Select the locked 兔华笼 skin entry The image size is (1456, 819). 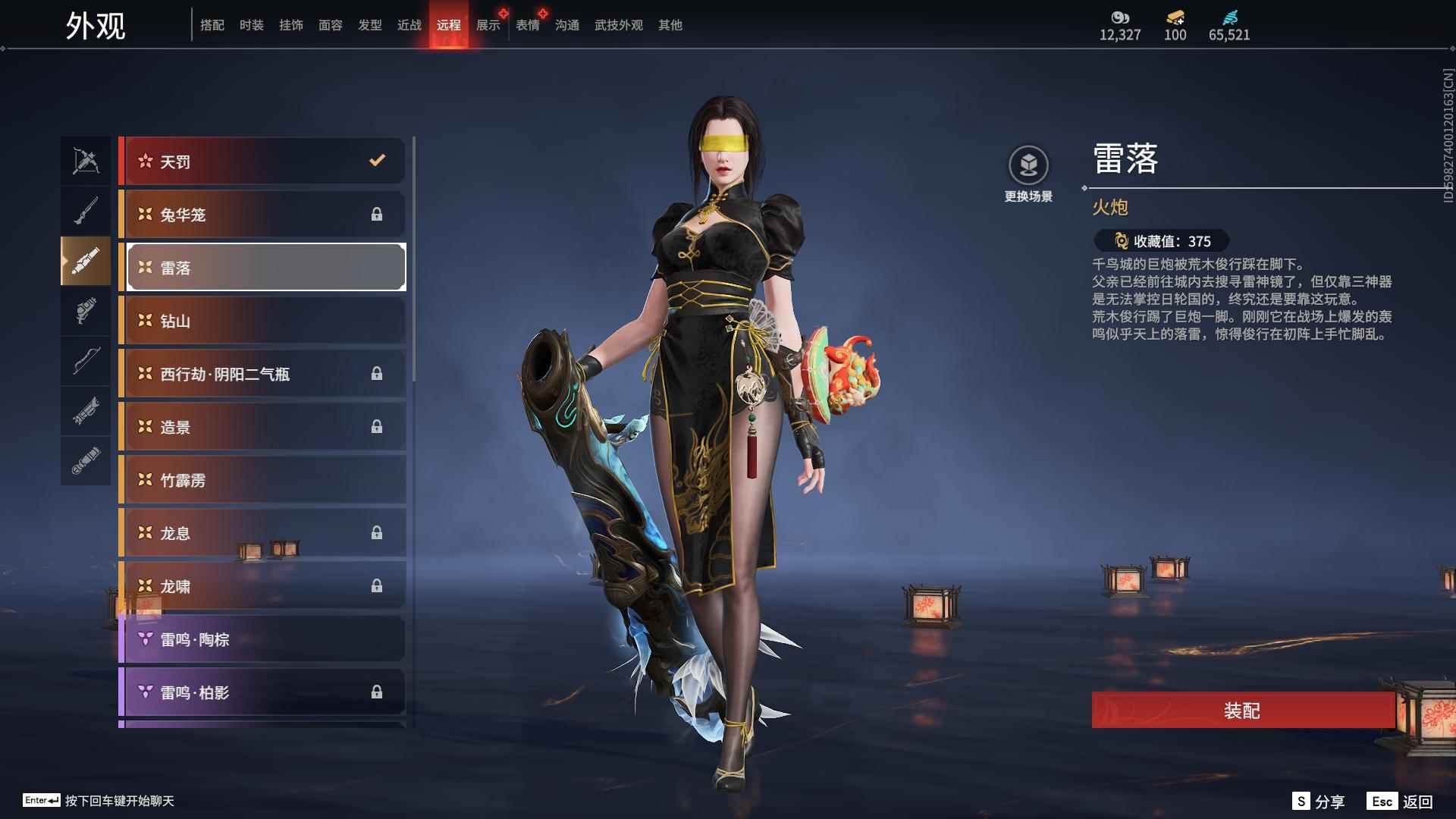pyautogui.click(x=262, y=214)
